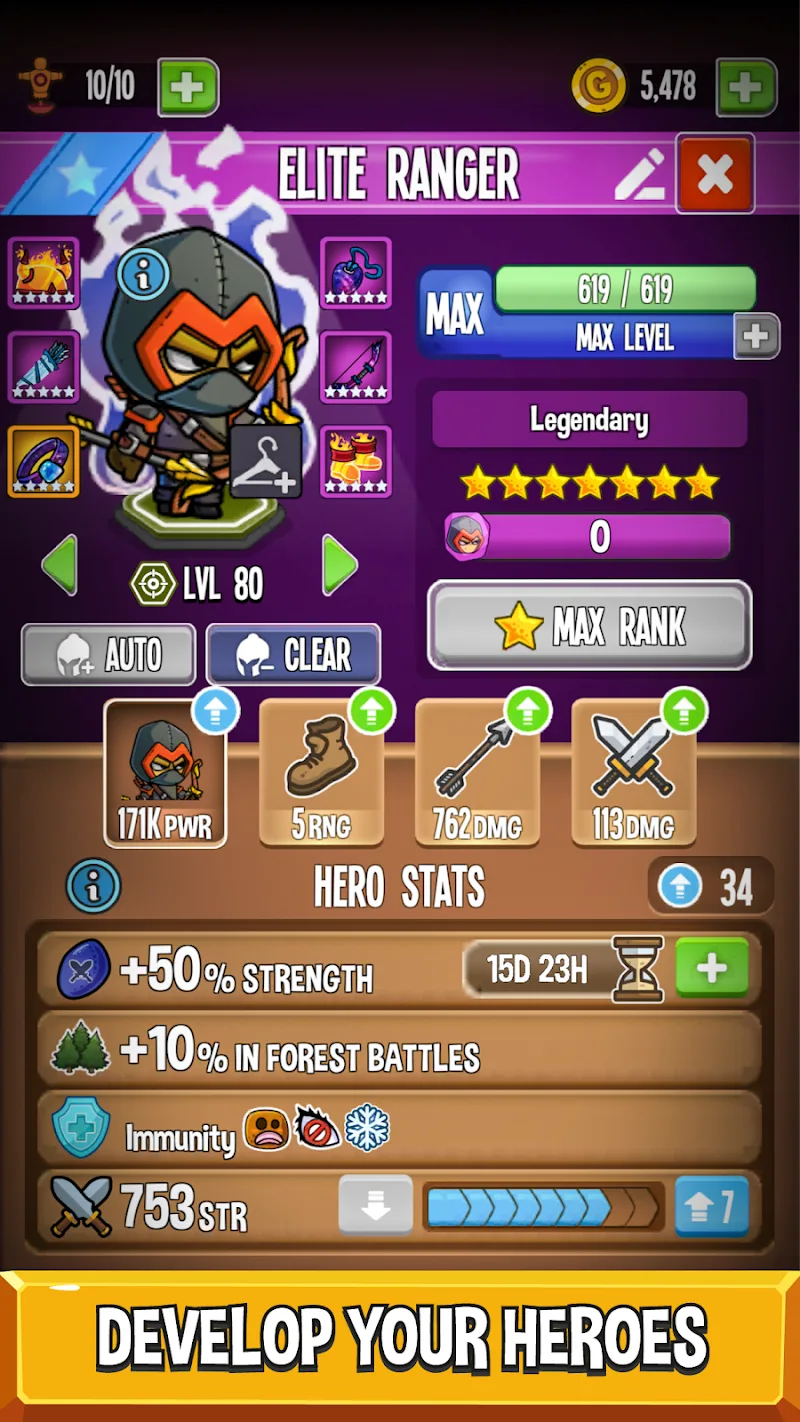Close the Elite Ranger hero panel
800x1422 pixels.
pos(715,174)
